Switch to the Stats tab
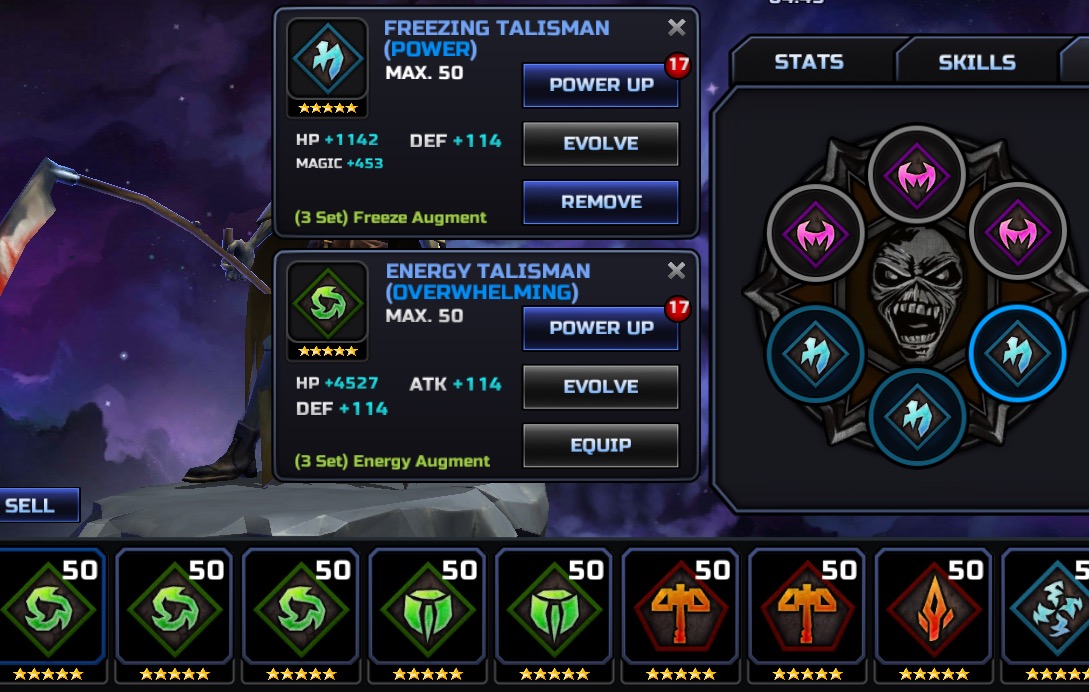The height and width of the screenshot is (692, 1089). point(809,62)
